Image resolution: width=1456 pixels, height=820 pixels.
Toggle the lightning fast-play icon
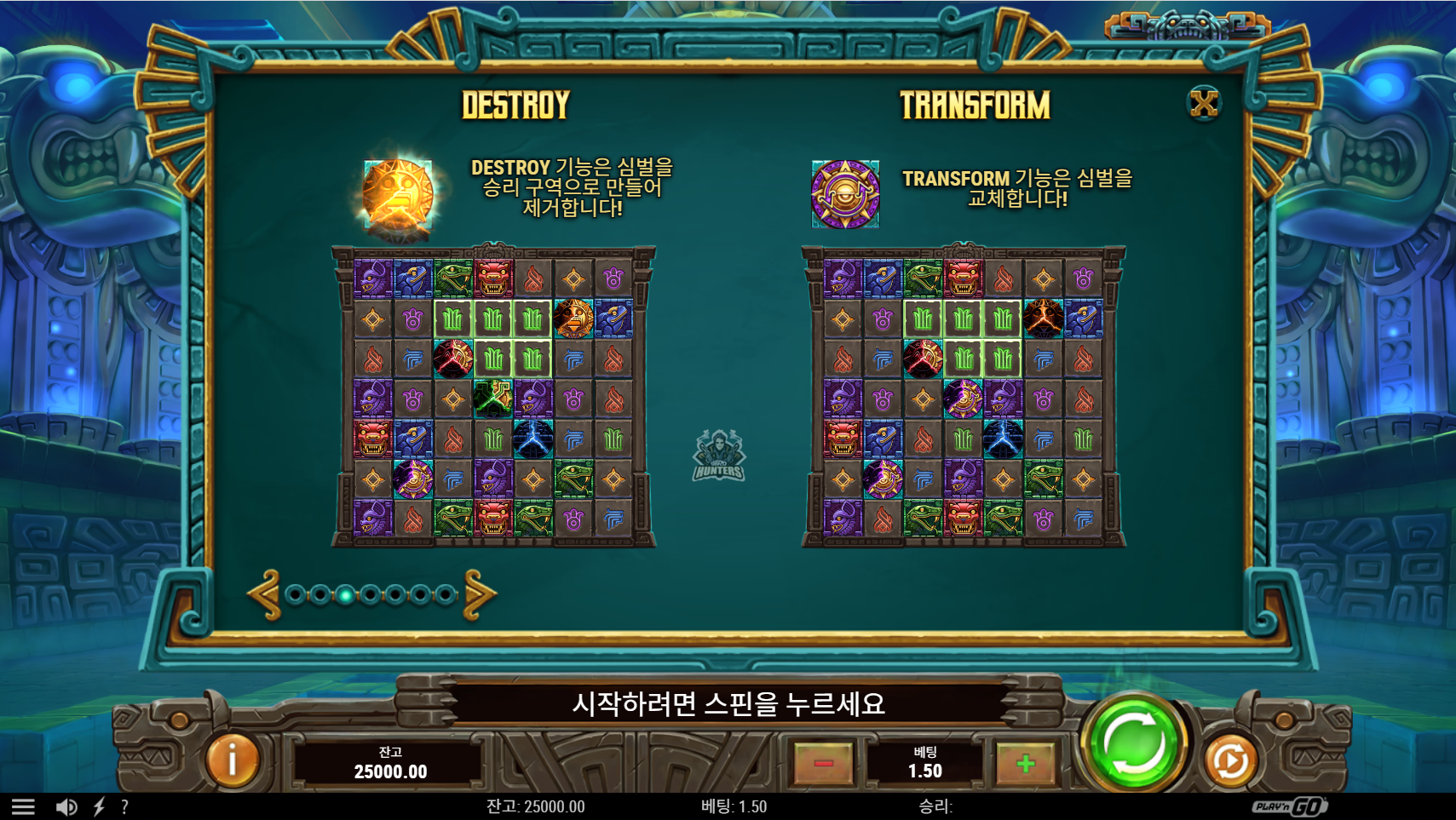(x=99, y=806)
